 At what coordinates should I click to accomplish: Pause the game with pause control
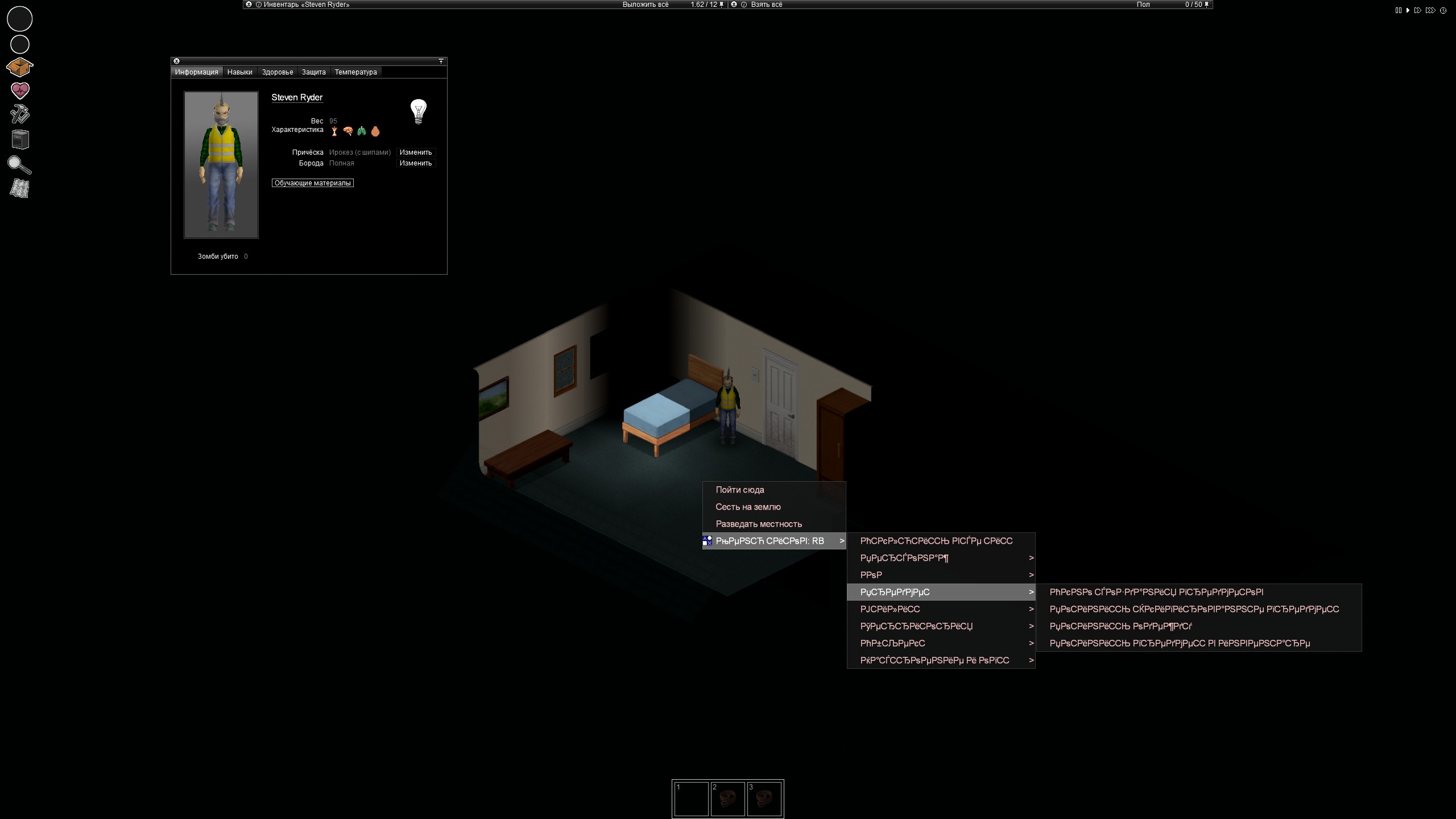pos(1399,10)
